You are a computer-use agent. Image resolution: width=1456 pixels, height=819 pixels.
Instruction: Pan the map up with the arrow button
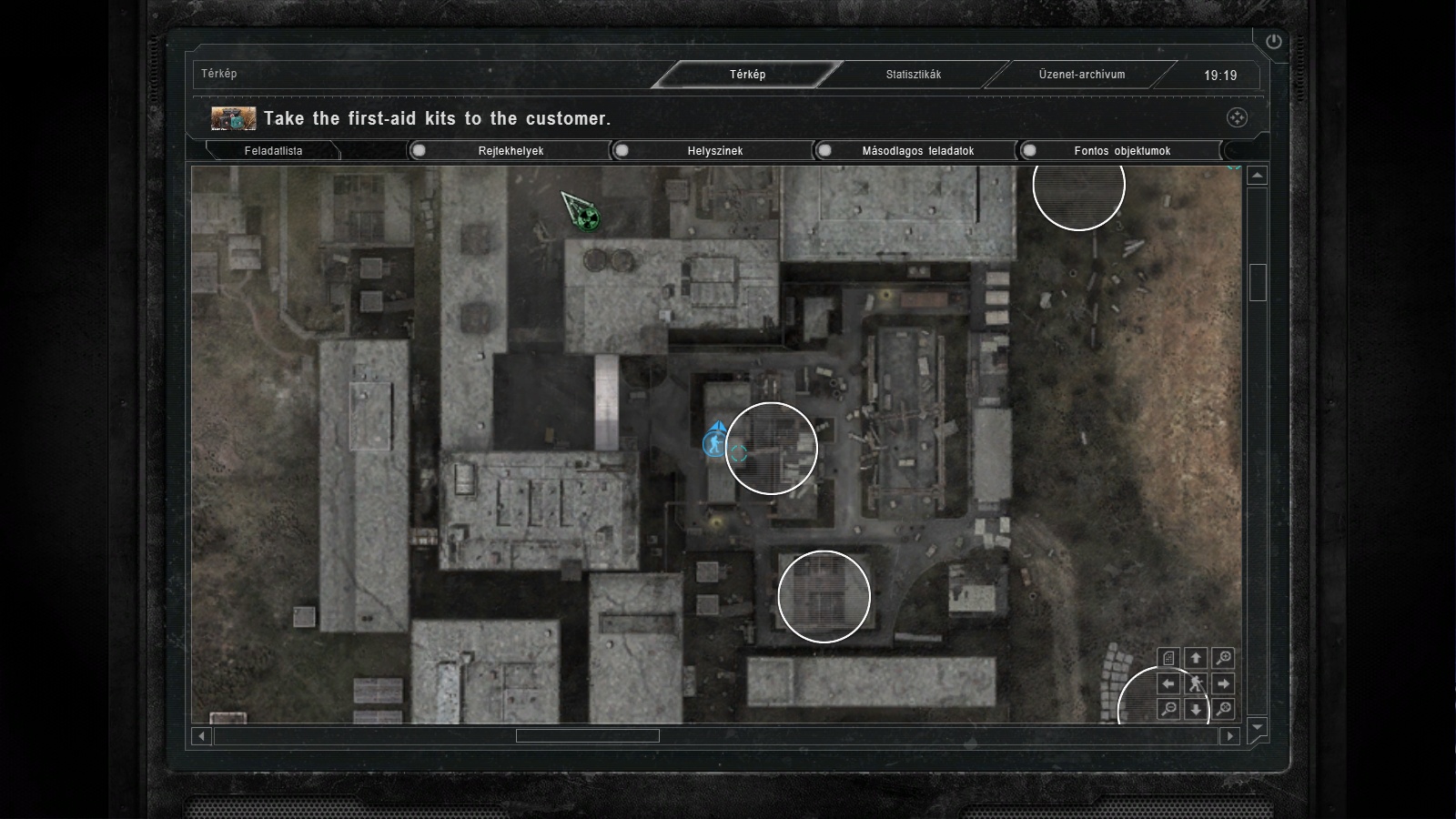coord(1196,657)
